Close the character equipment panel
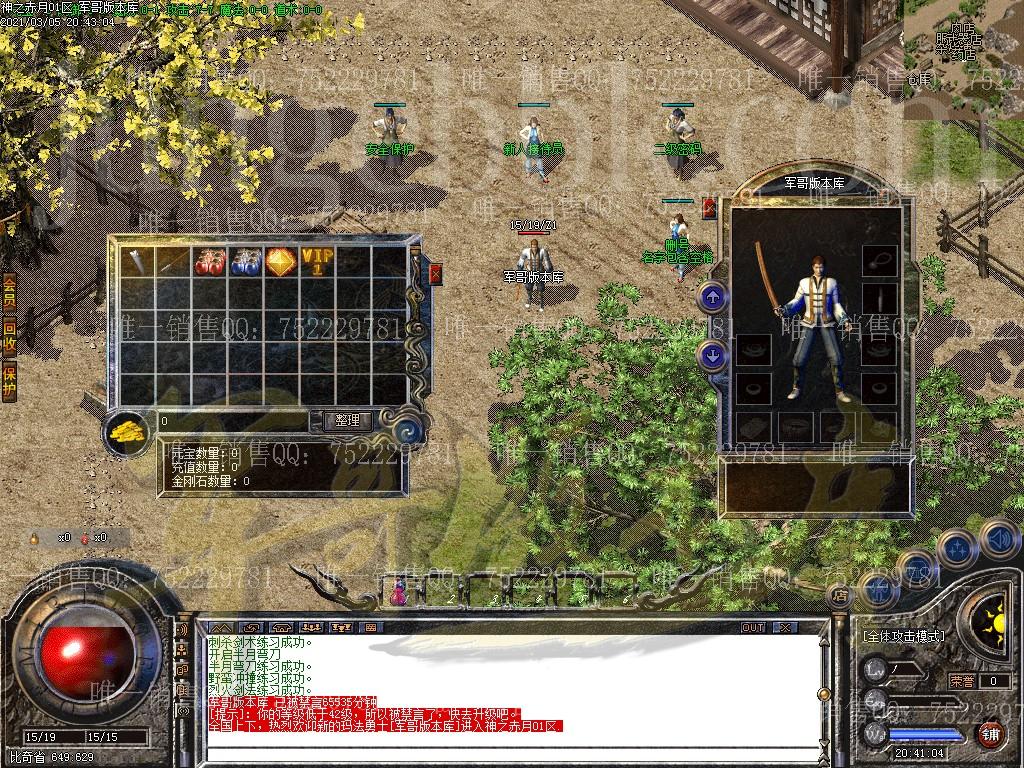 (x=710, y=208)
